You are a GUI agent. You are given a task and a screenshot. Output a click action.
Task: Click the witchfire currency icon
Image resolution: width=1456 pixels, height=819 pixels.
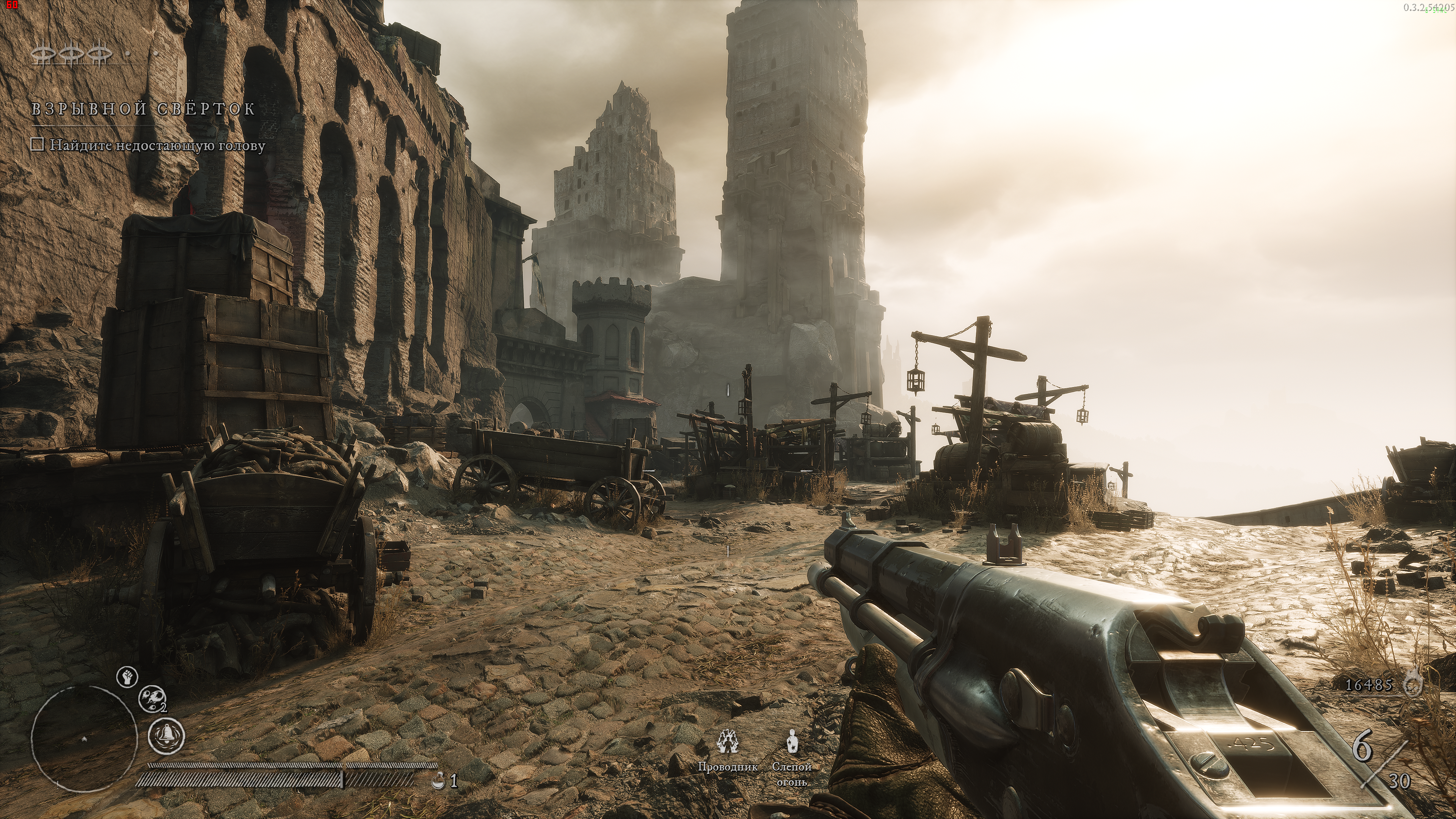[1414, 684]
